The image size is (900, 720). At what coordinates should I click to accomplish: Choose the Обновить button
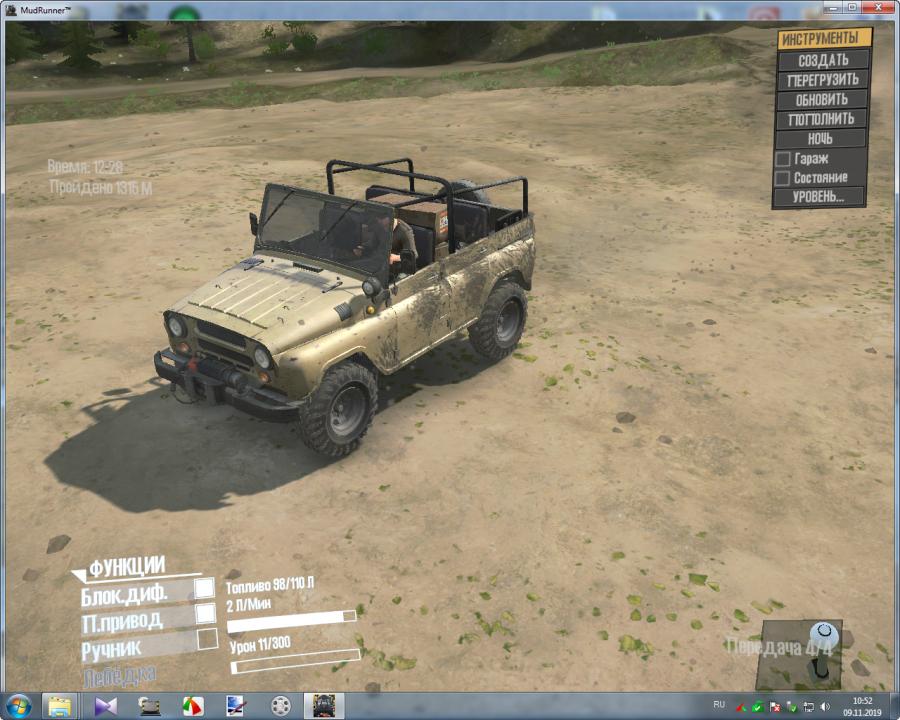(x=822, y=100)
